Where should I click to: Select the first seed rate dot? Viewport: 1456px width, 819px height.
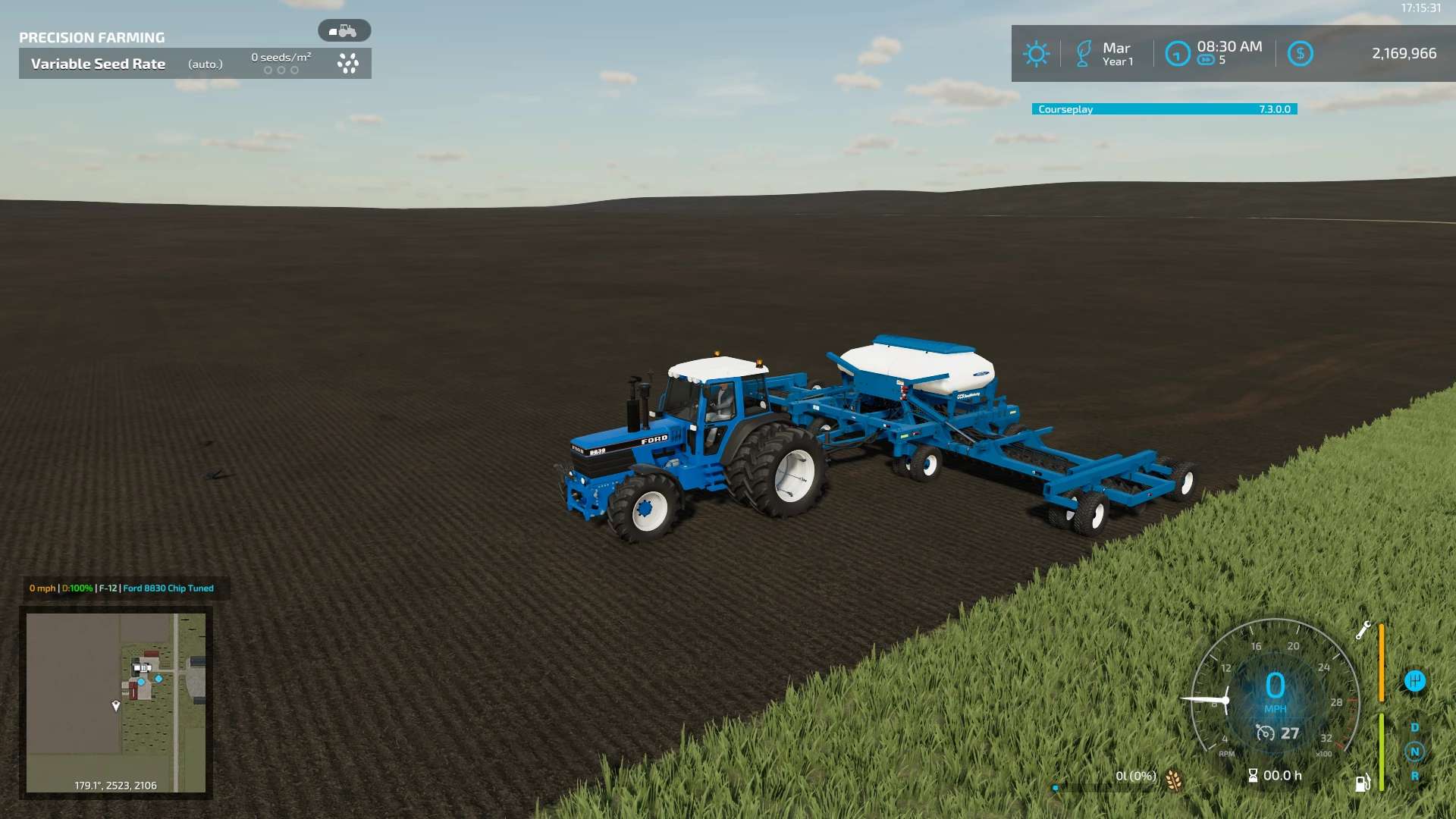click(268, 70)
